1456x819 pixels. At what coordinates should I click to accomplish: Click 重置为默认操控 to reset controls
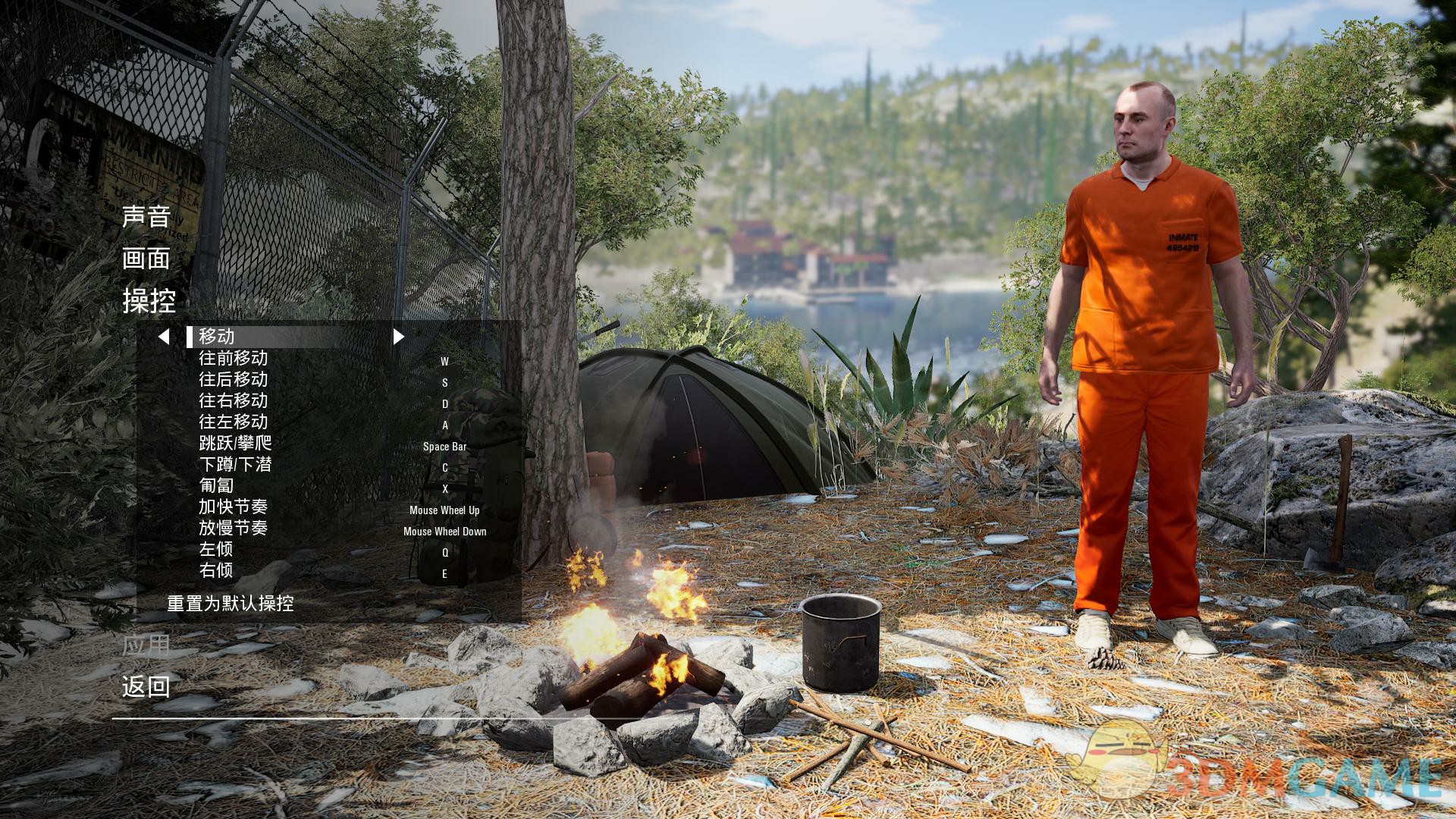pyautogui.click(x=230, y=604)
